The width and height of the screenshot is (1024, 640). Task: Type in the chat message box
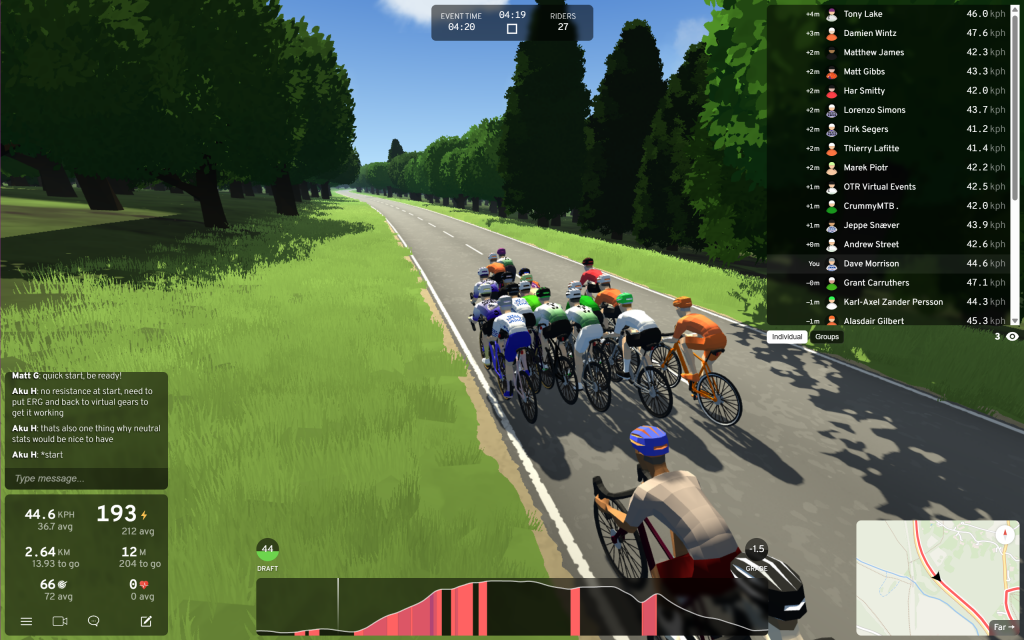click(x=85, y=479)
